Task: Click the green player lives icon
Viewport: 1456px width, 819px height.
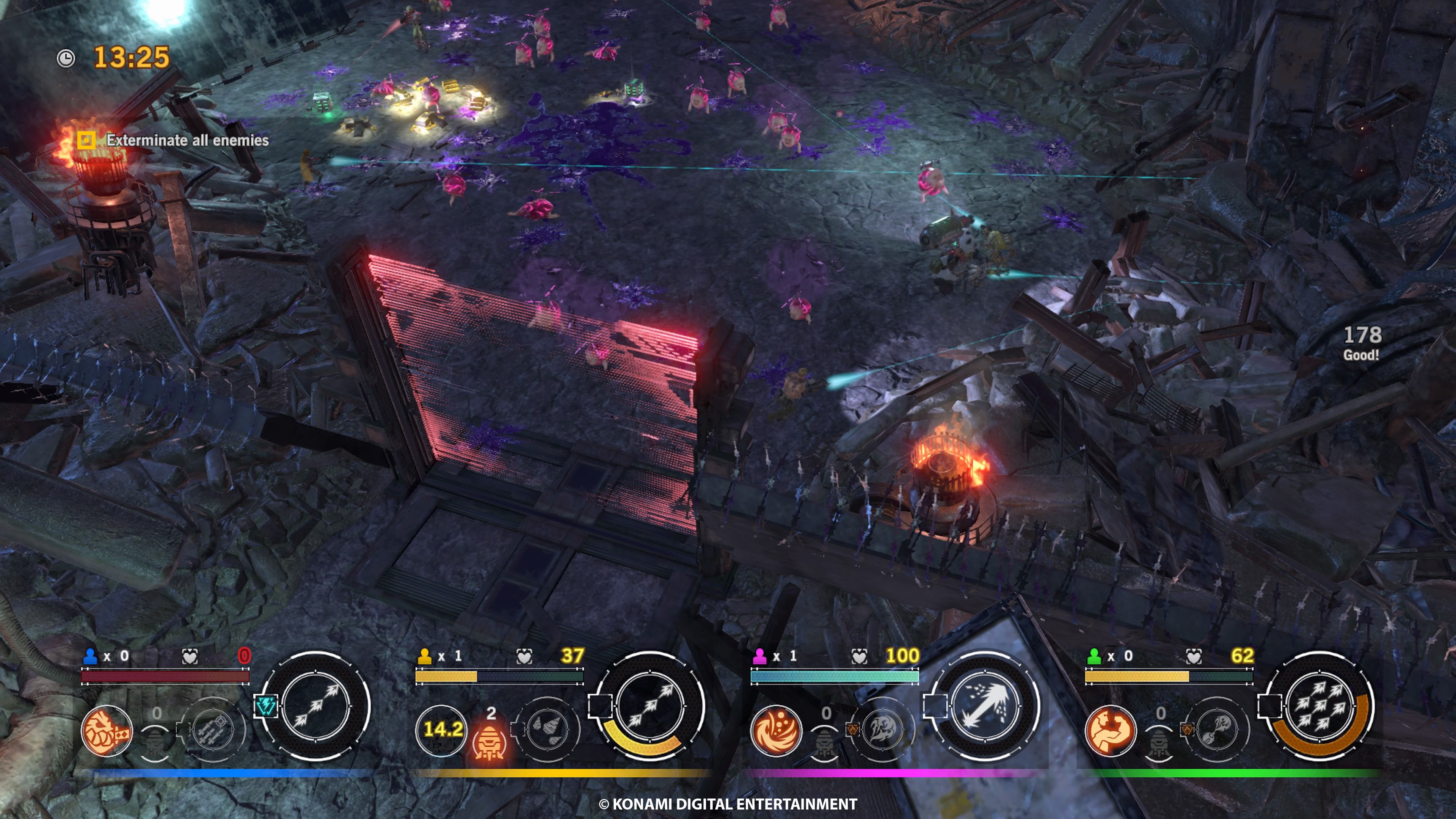Action: pyautogui.click(x=1094, y=656)
